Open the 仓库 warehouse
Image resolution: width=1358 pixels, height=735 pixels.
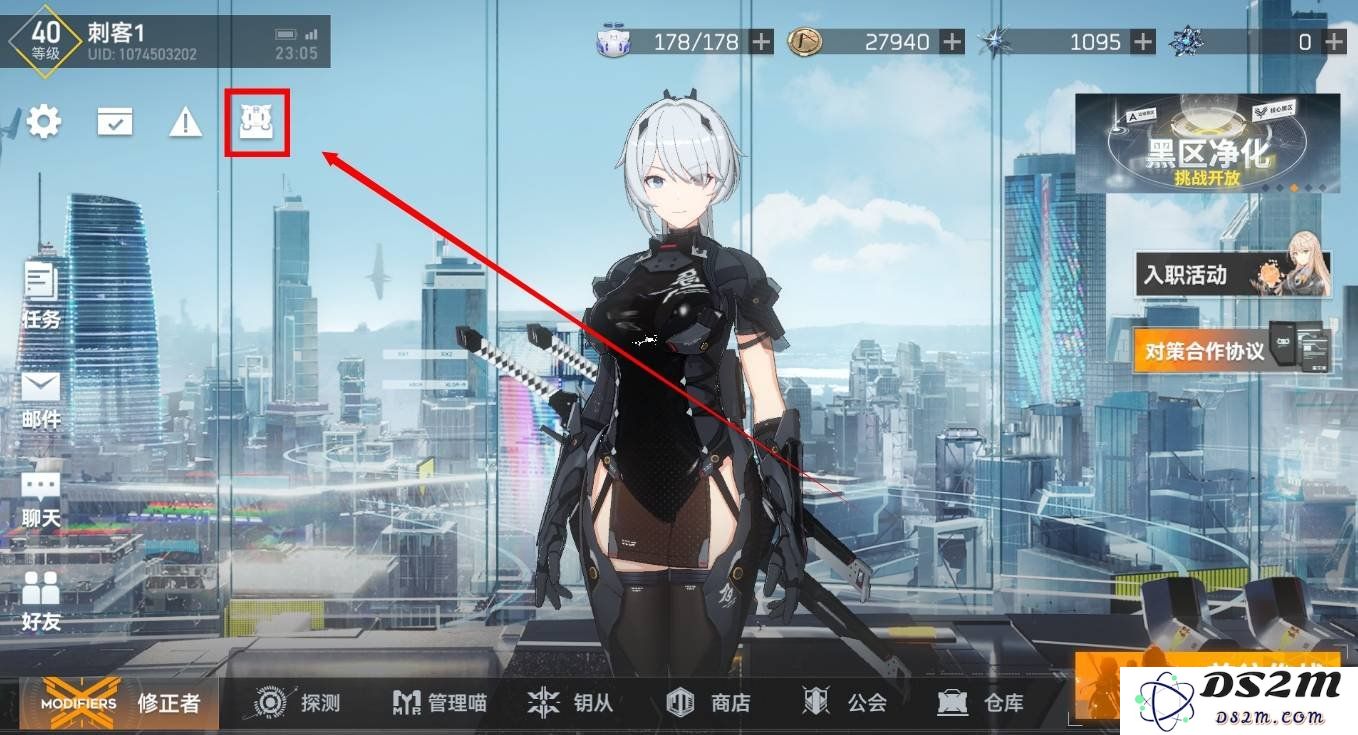(x=981, y=703)
